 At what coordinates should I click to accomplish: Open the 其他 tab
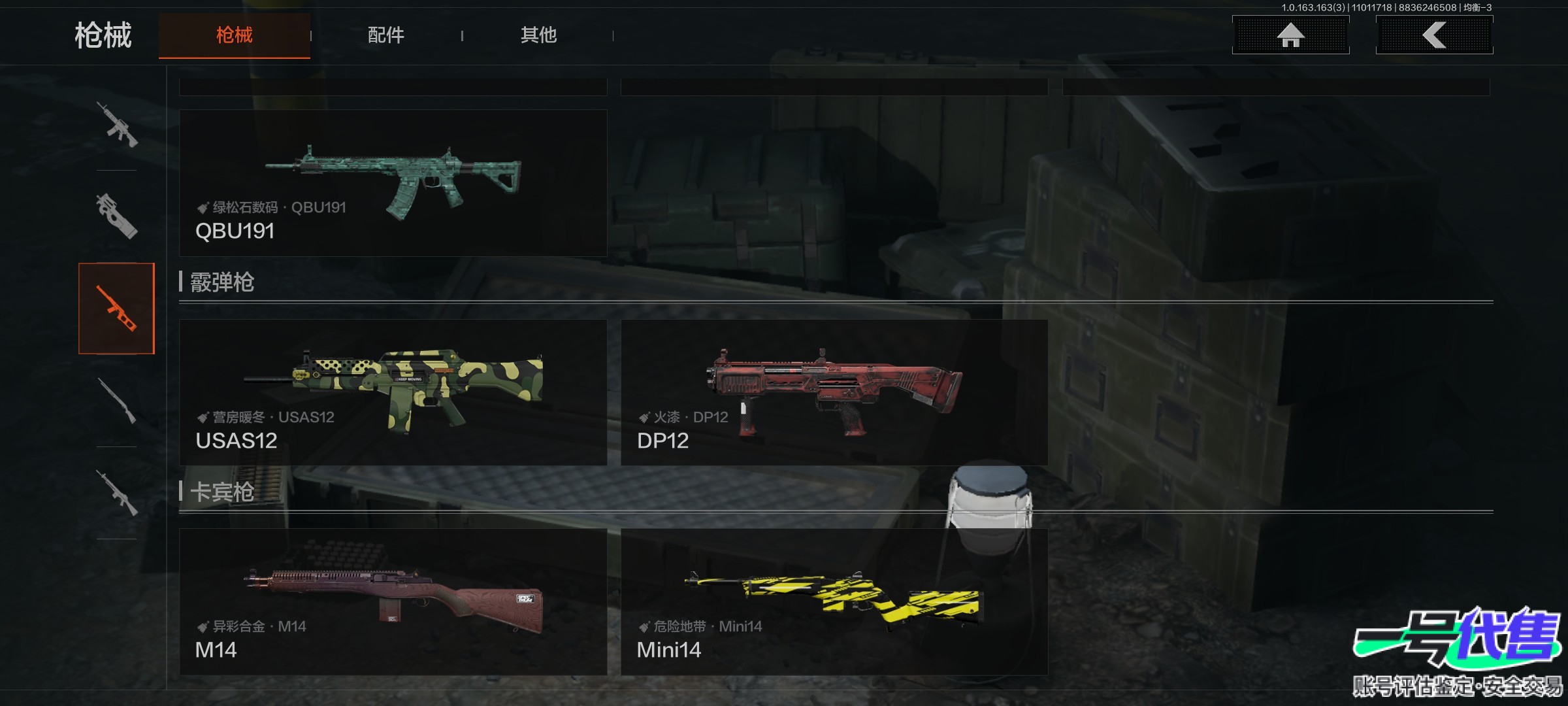coord(538,35)
